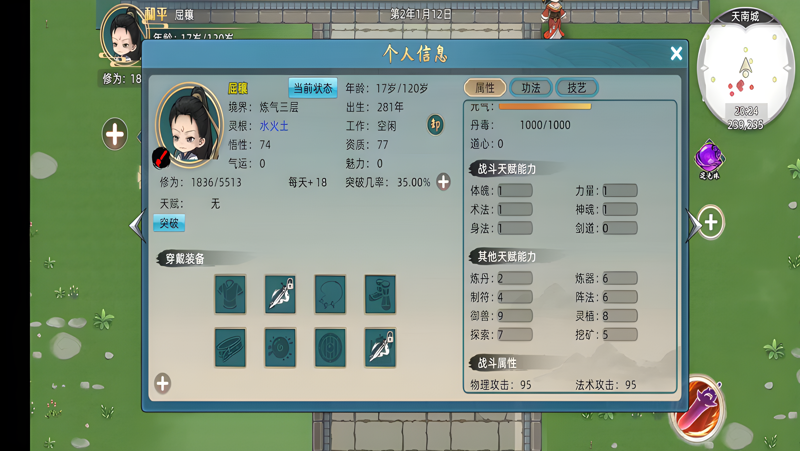Click the plus beside 突破几率 35.00%
The width and height of the screenshot is (800, 451).
[443, 182]
